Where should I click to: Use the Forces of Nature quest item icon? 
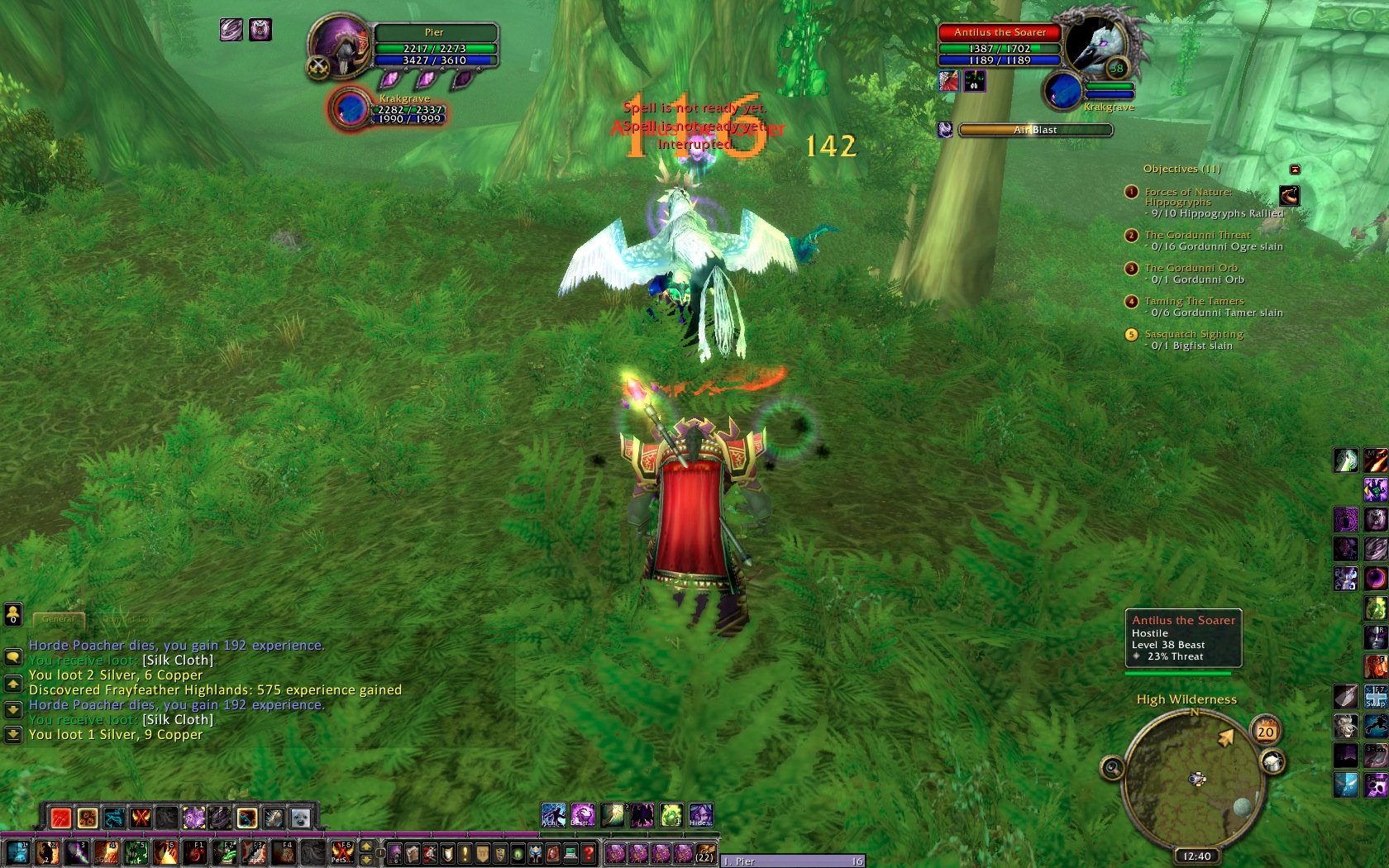coord(1289,196)
